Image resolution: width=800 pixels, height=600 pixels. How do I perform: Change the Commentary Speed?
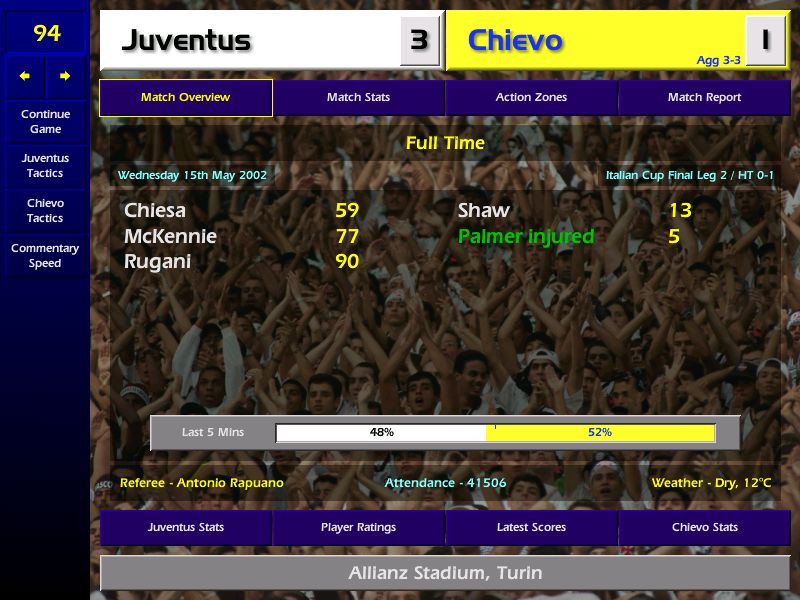[45, 256]
